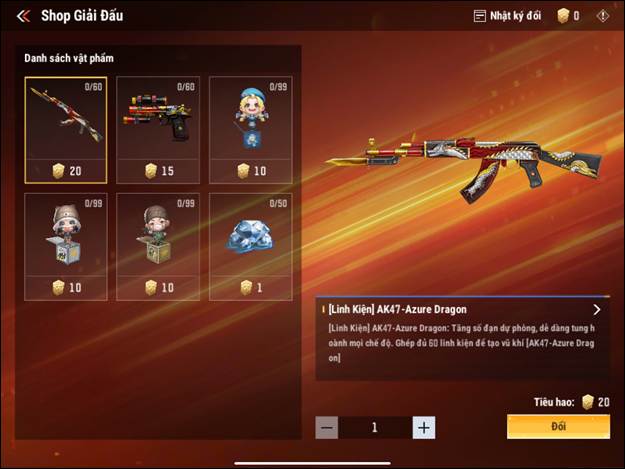Click the quantity number field
This screenshot has width=625, height=469.
(375, 428)
